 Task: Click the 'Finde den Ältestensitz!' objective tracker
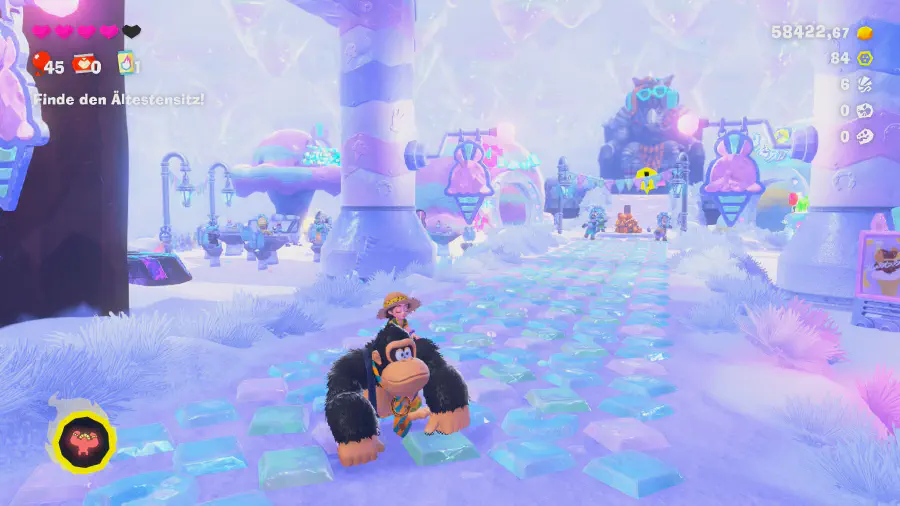click(x=119, y=99)
